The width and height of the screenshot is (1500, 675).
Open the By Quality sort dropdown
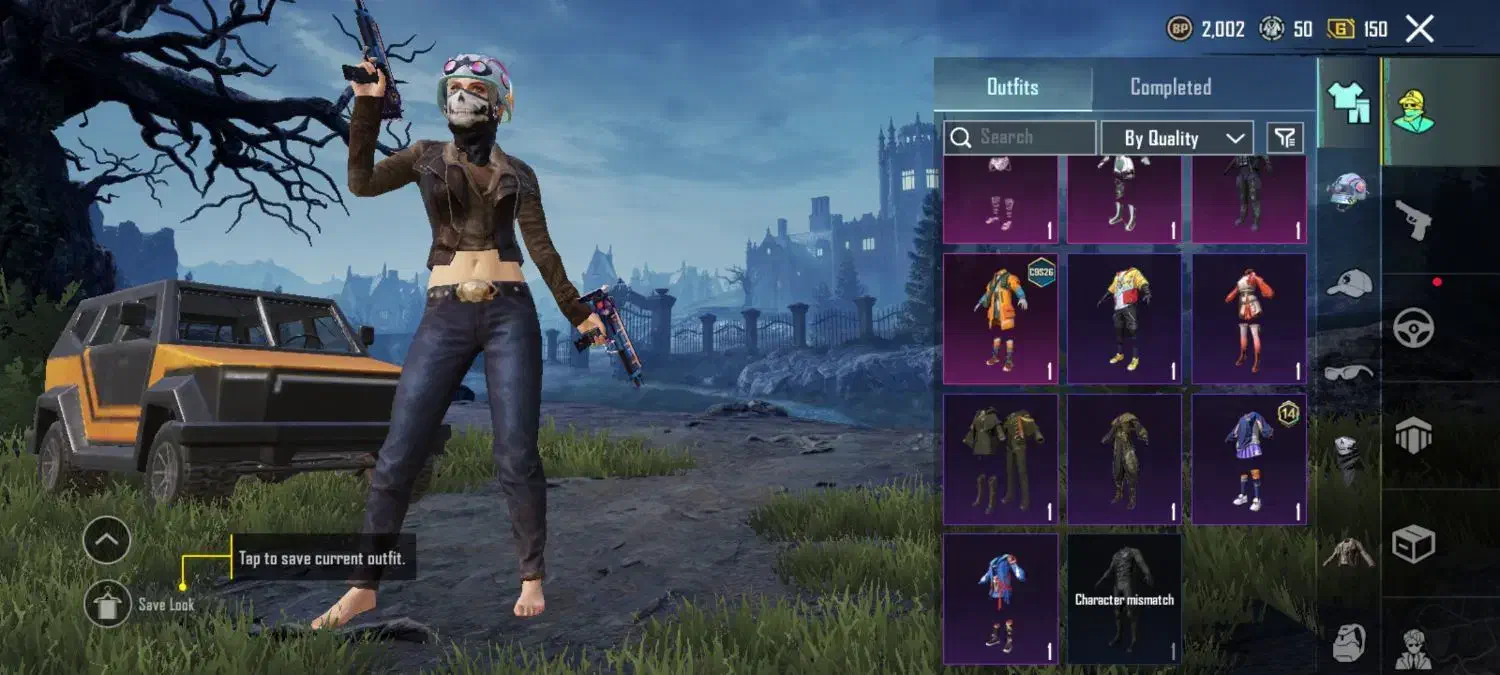tap(1176, 138)
